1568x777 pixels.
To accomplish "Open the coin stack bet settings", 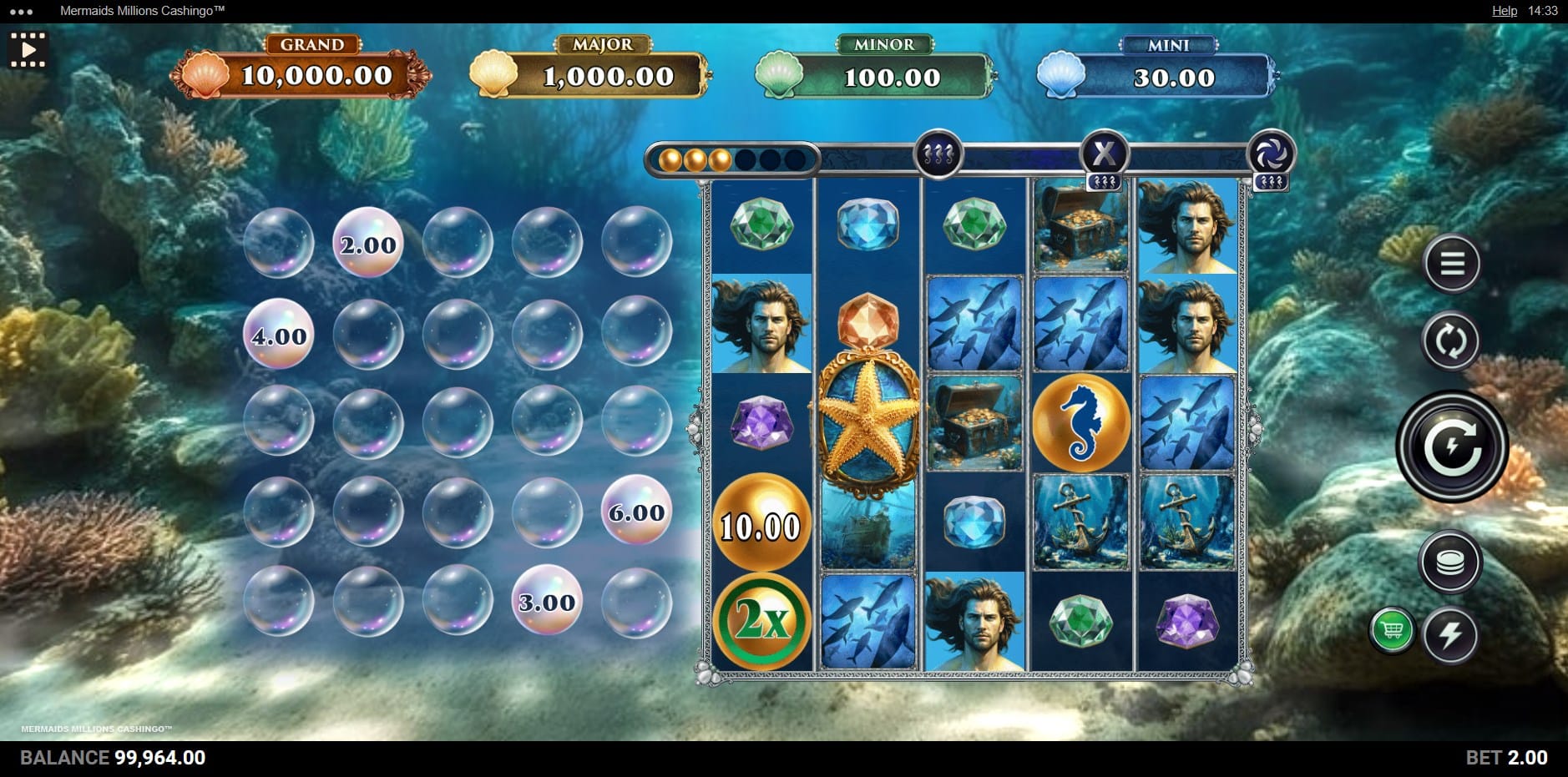I will [1450, 563].
